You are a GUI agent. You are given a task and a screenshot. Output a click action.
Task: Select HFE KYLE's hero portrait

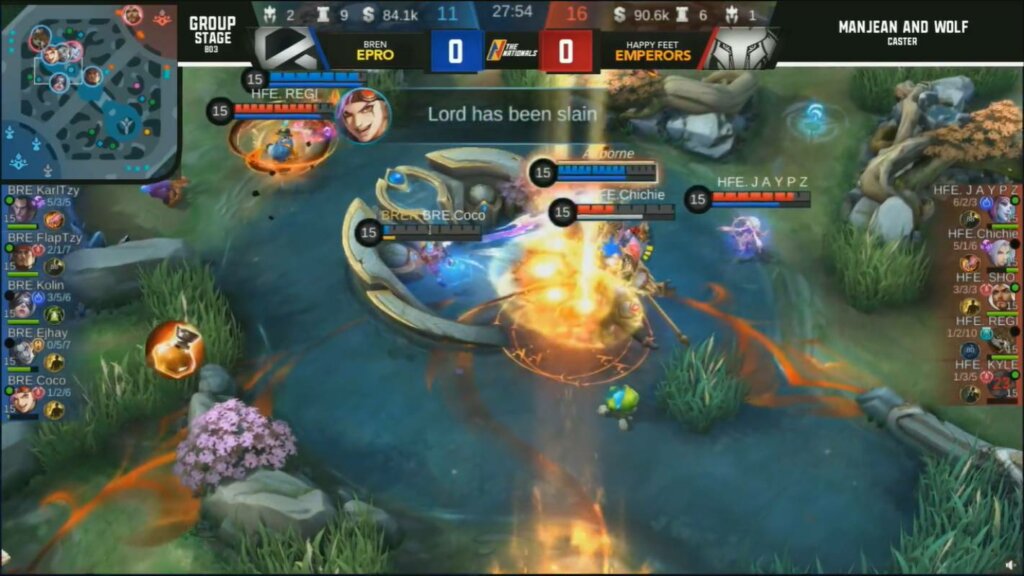pos(1003,384)
